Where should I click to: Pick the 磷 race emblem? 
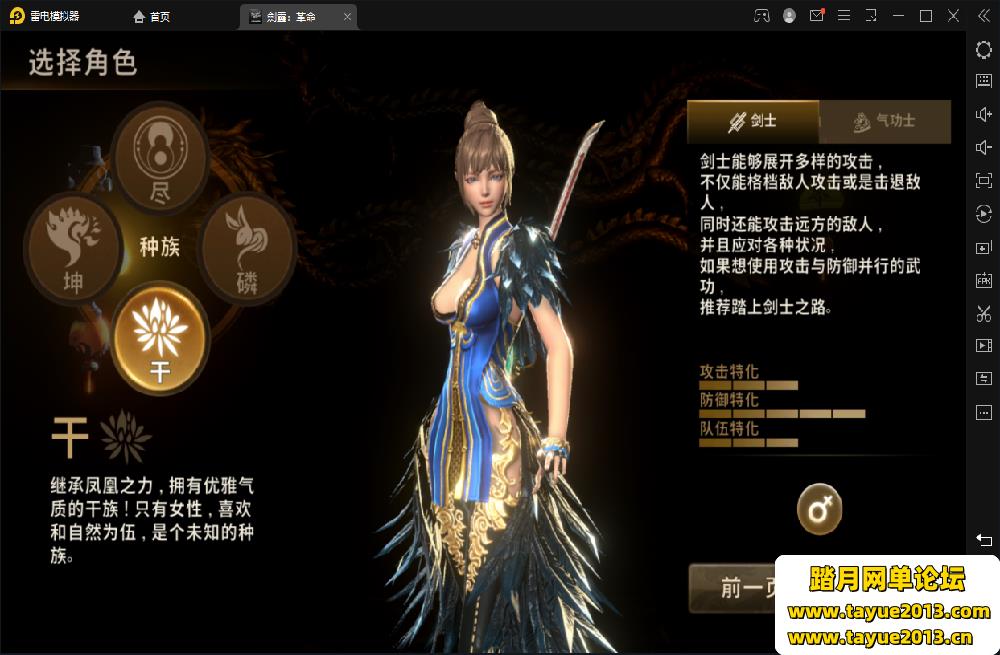[x=247, y=246]
